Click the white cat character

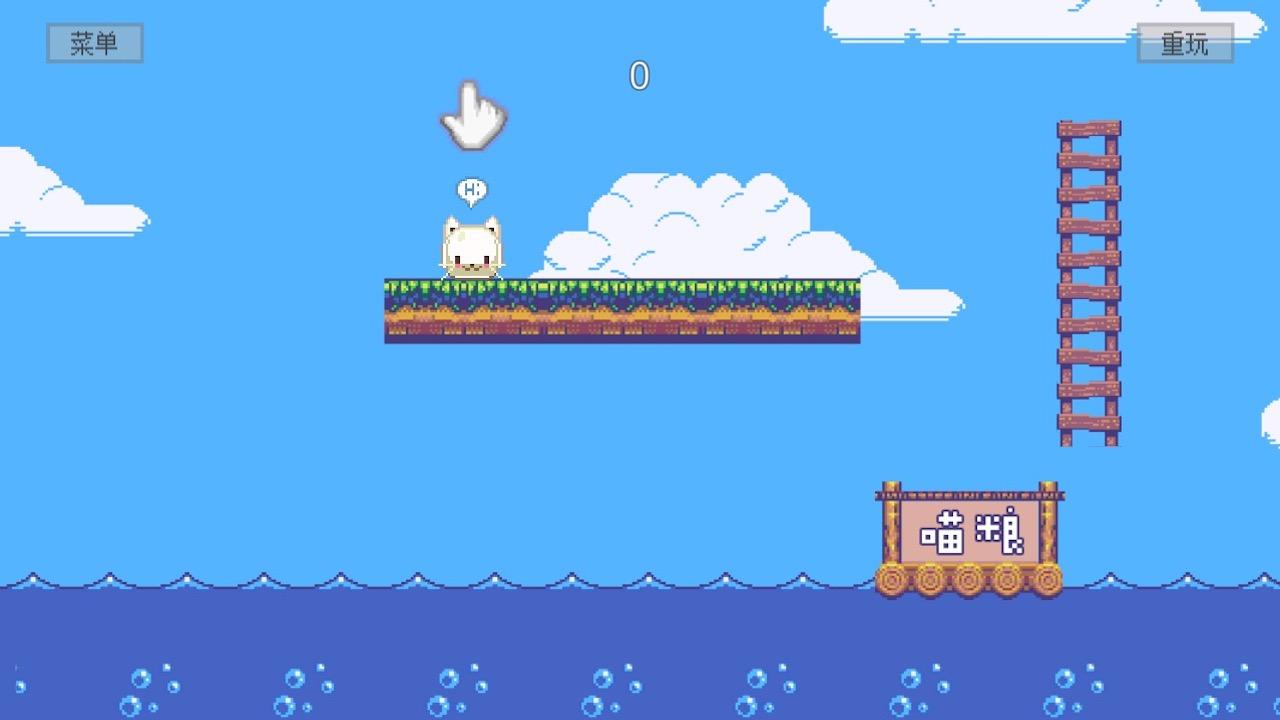(x=470, y=245)
